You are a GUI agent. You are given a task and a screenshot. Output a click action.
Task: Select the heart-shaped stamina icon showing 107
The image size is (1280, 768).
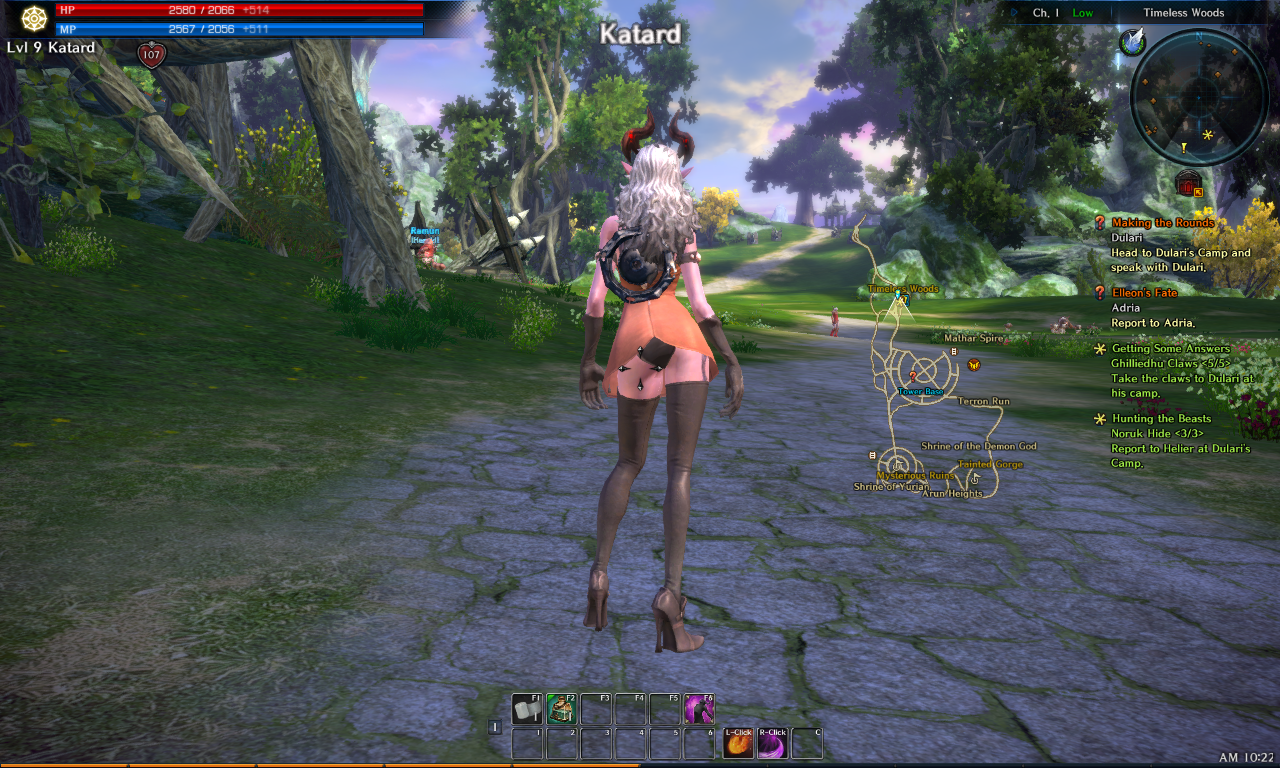point(152,55)
